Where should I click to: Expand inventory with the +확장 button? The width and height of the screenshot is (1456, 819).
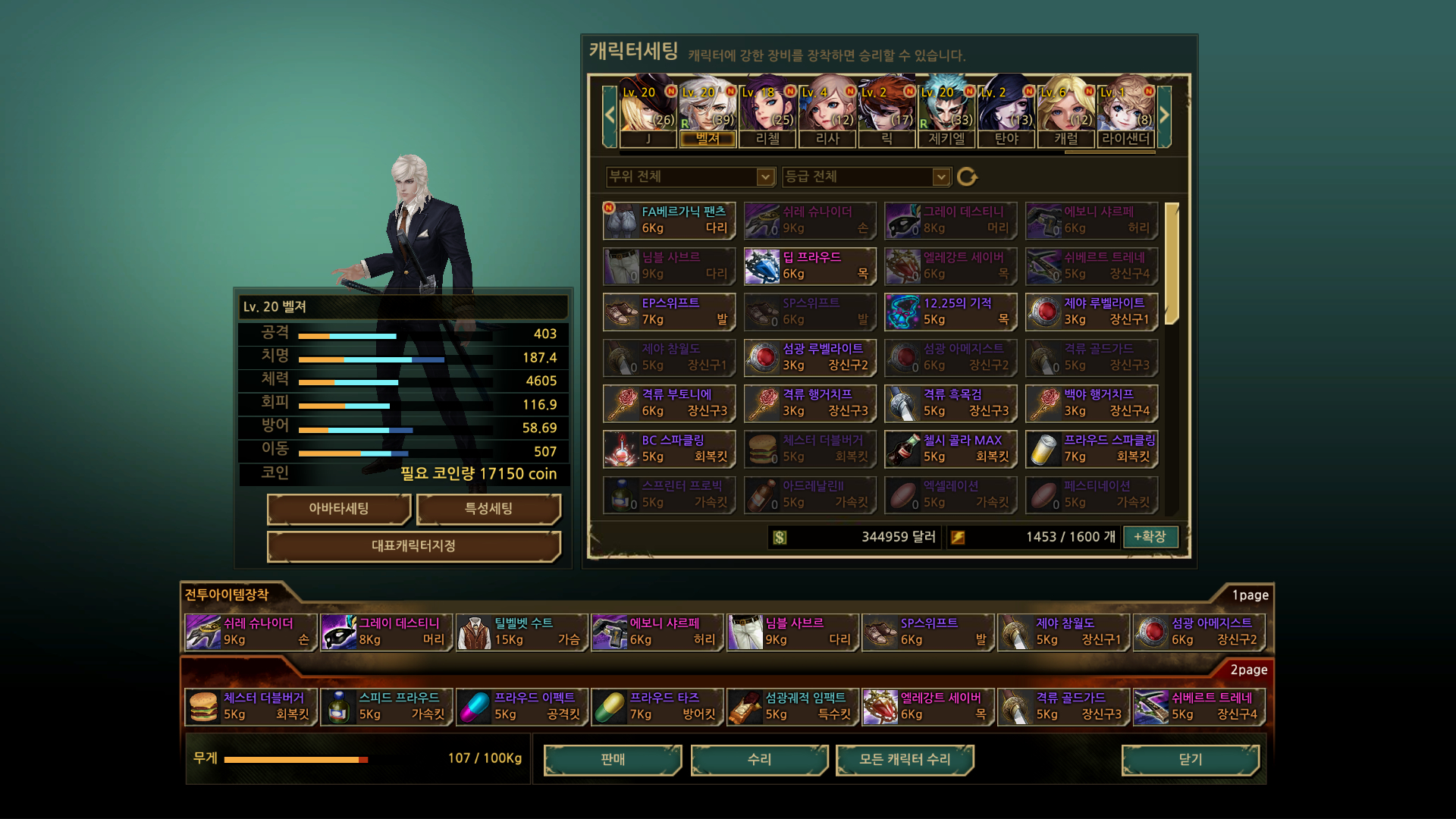click(x=1150, y=537)
